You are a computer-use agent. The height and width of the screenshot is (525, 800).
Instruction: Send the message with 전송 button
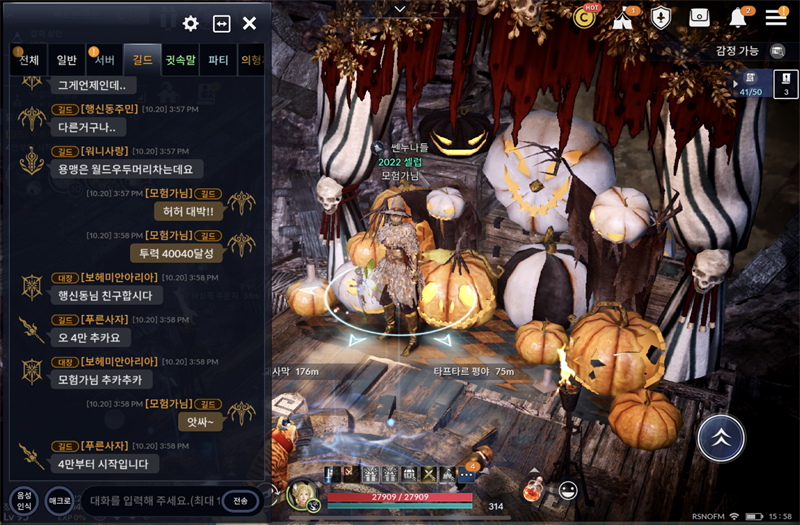pos(241,500)
